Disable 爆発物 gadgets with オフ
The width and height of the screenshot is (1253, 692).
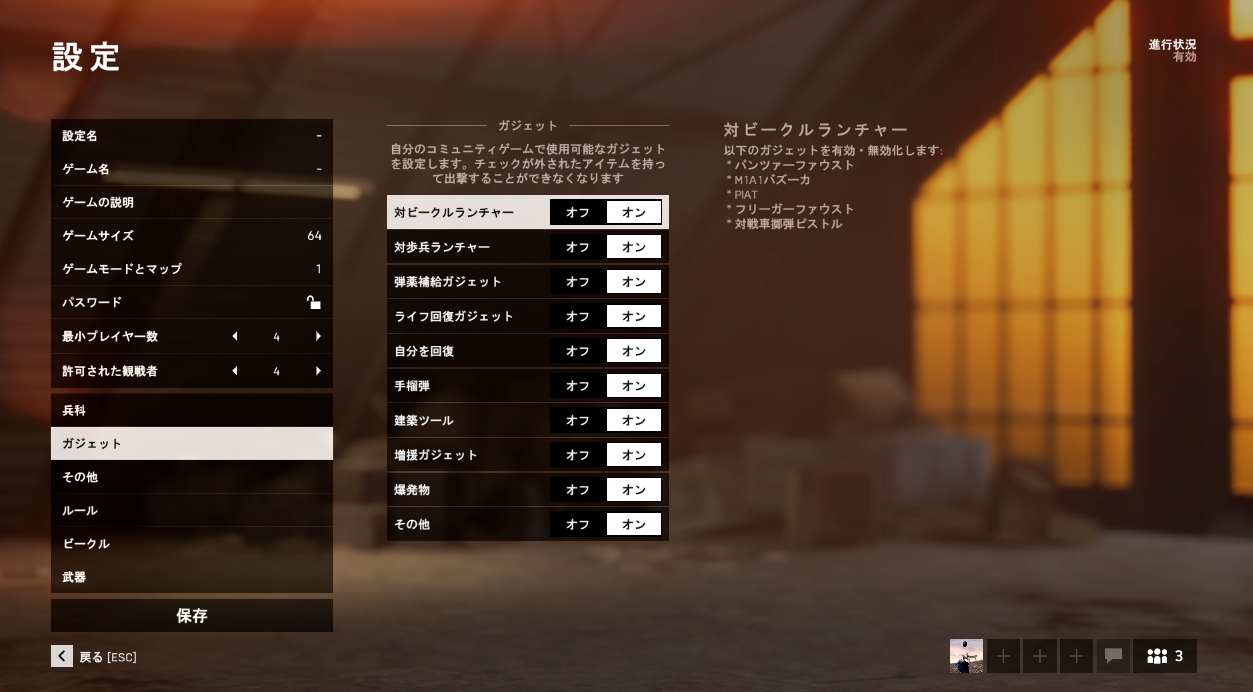[578, 490]
